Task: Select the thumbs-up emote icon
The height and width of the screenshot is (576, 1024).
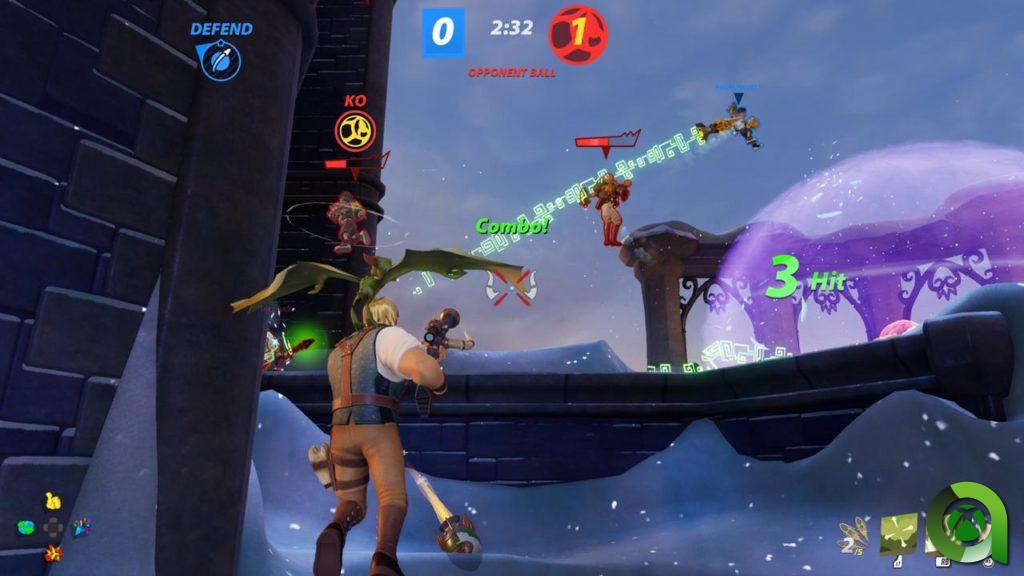Action: 52,501
